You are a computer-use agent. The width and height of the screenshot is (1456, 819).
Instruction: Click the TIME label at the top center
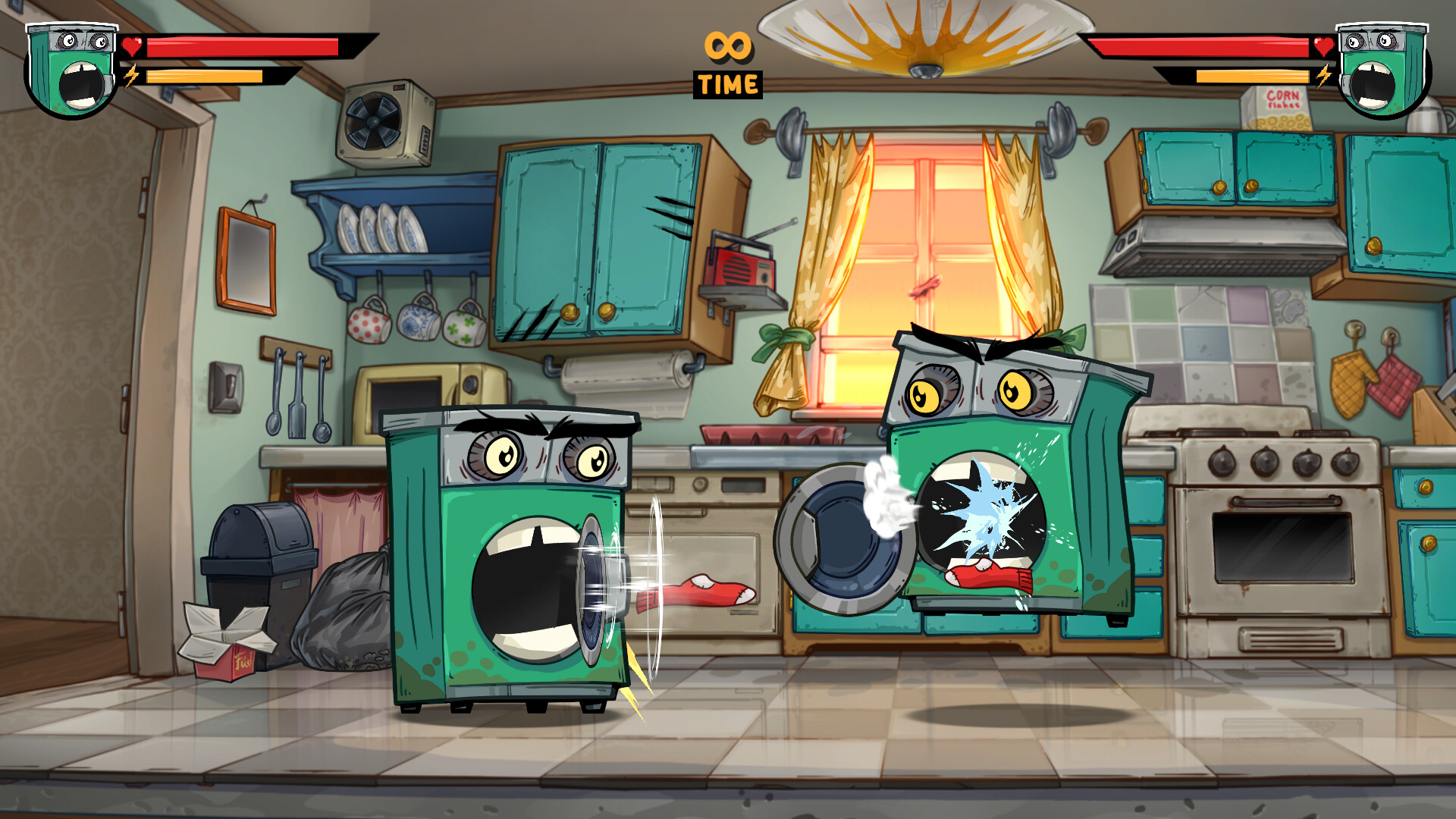tap(726, 83)
